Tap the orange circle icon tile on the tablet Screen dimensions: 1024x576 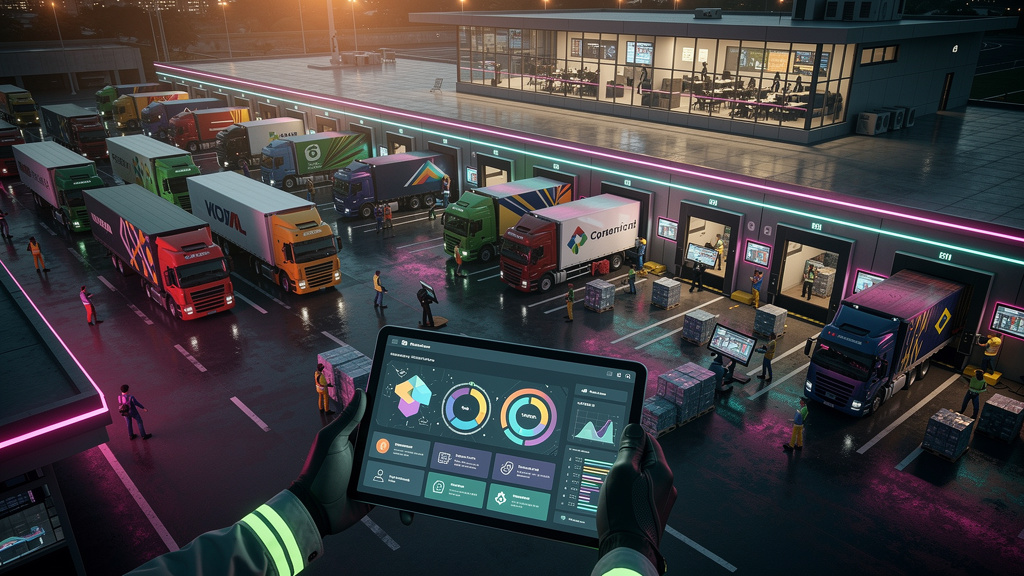[x=399, y=450]
